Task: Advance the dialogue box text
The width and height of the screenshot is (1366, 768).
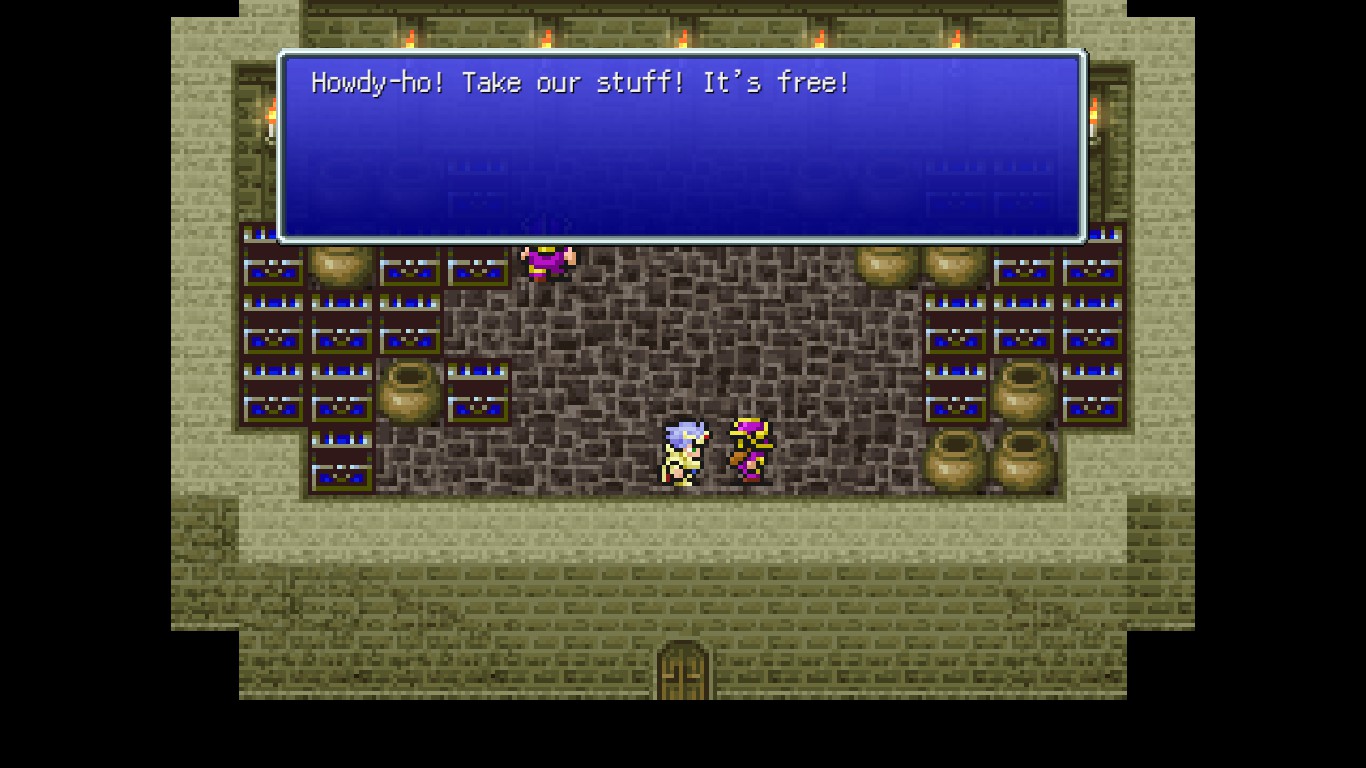Action: (x=683, y=145)
